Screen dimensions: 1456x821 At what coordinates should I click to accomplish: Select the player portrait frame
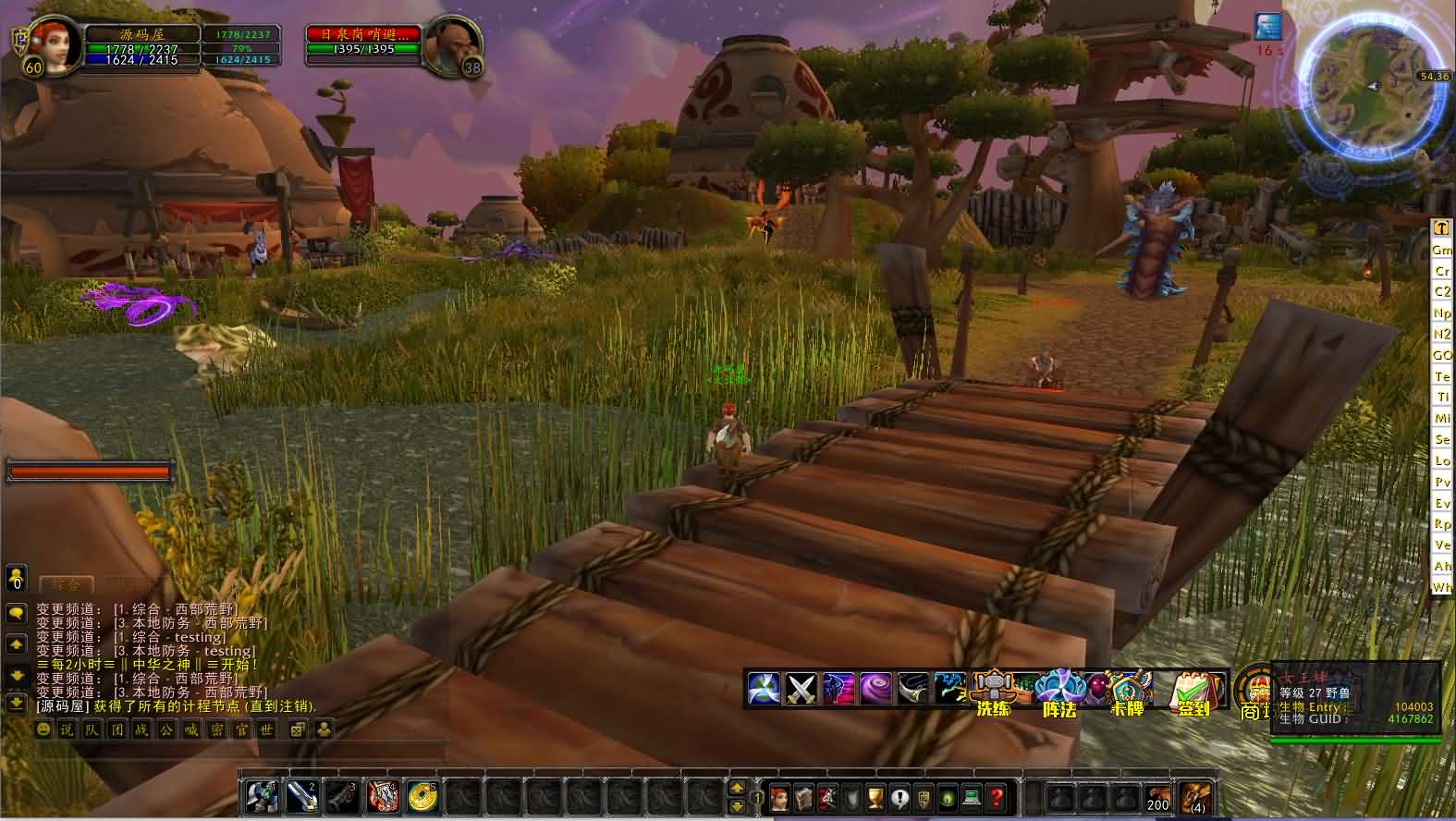tap(57, 46)
